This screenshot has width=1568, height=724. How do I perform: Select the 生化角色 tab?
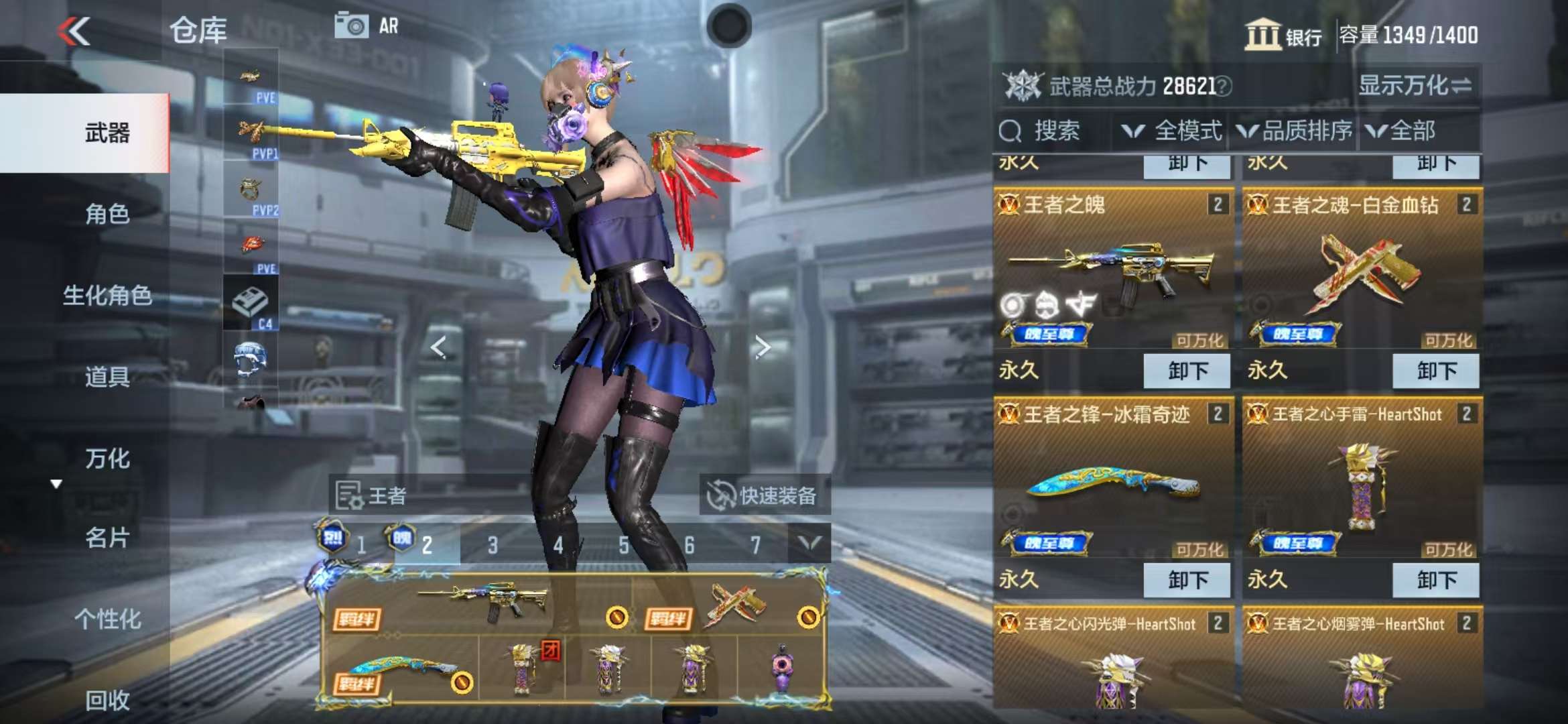pyautogui.click(x=107, y=295)
